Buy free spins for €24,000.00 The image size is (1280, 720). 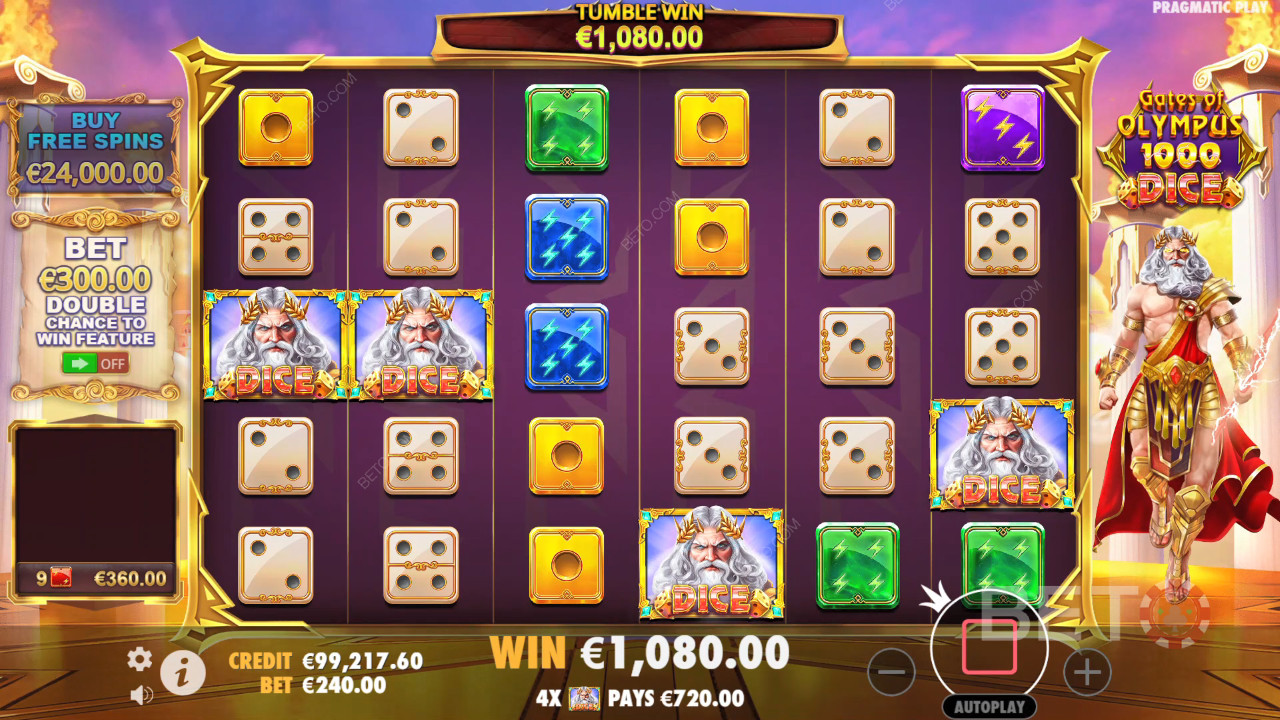pyautogui.click(x=95, y=146)
